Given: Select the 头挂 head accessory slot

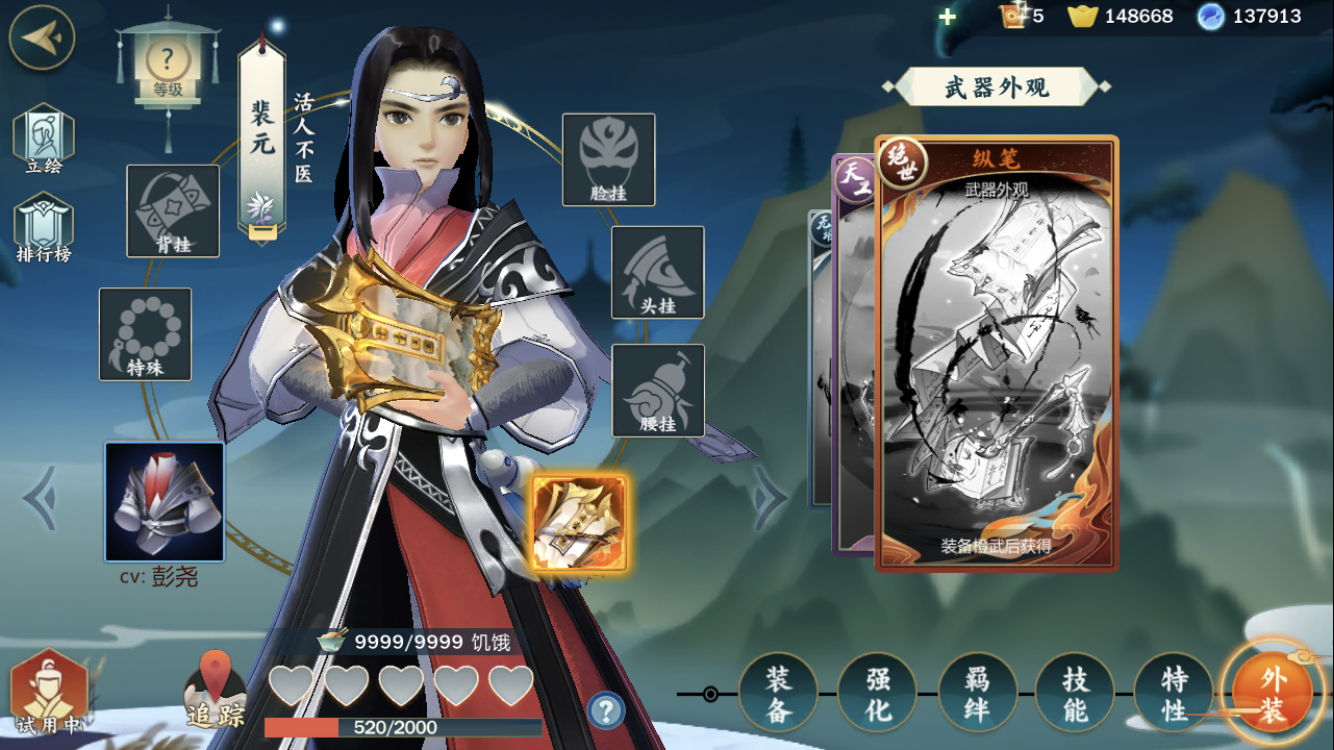Looking at the screenshot, I should click(x=657, y=272).
